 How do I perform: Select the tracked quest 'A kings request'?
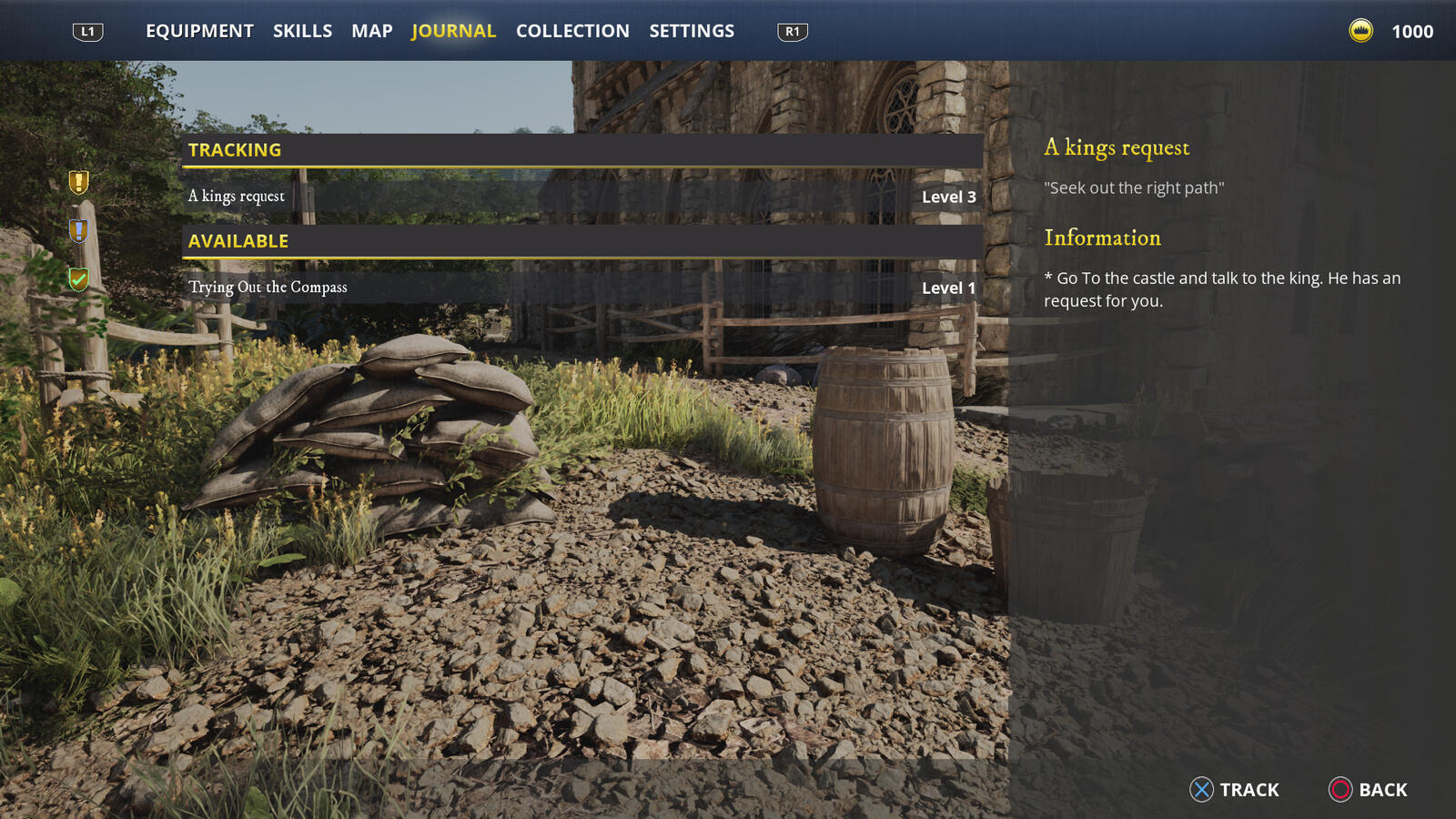(x=582, y=197)
